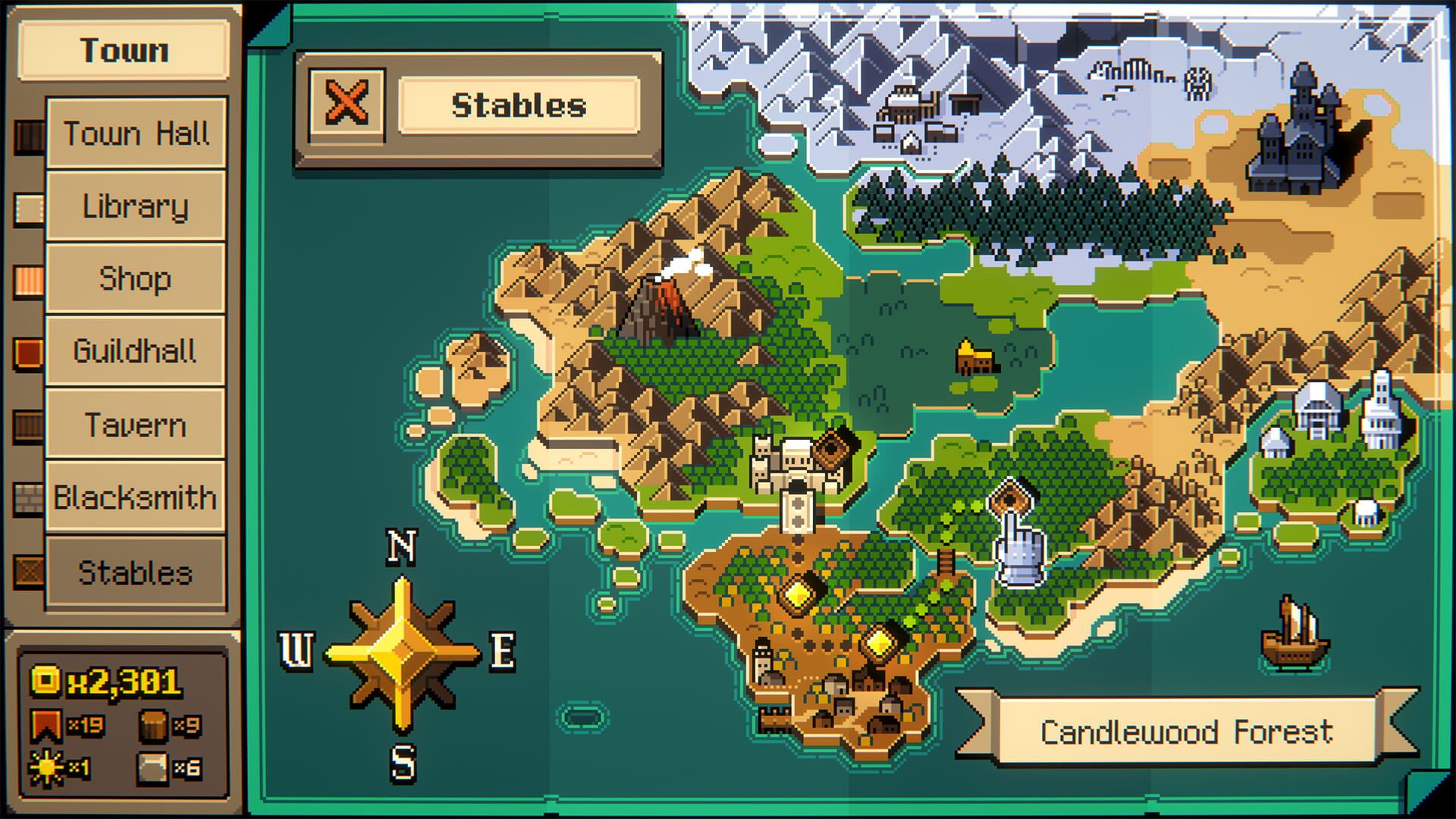Select the Tavern building button
The height and width of the screenshot is (819, 1456).
point(136,425)
